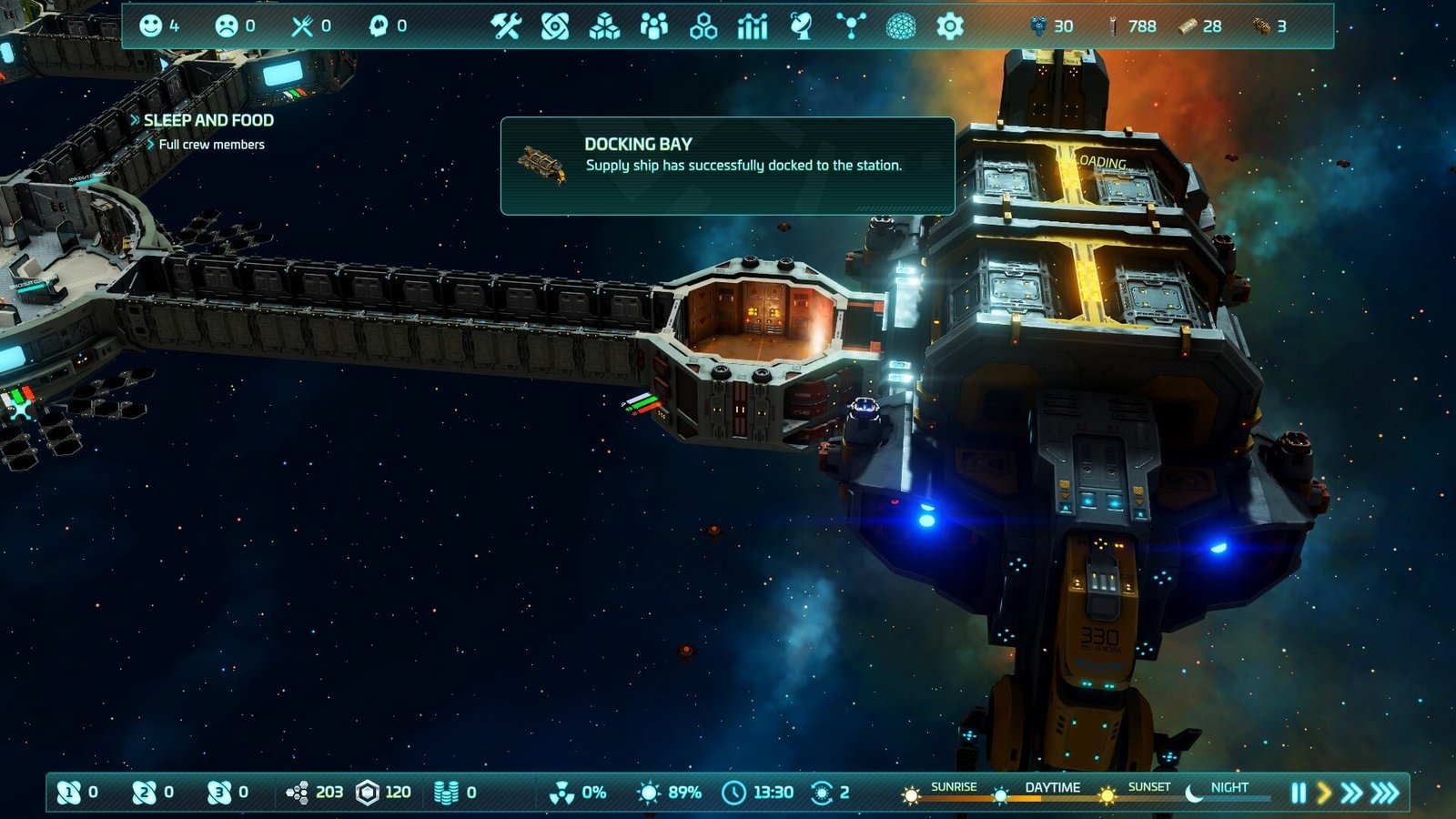Select the orbit icon numbered 2
Screen dimensions: 1456x819
pyautogui.click(x=144, y=793)
